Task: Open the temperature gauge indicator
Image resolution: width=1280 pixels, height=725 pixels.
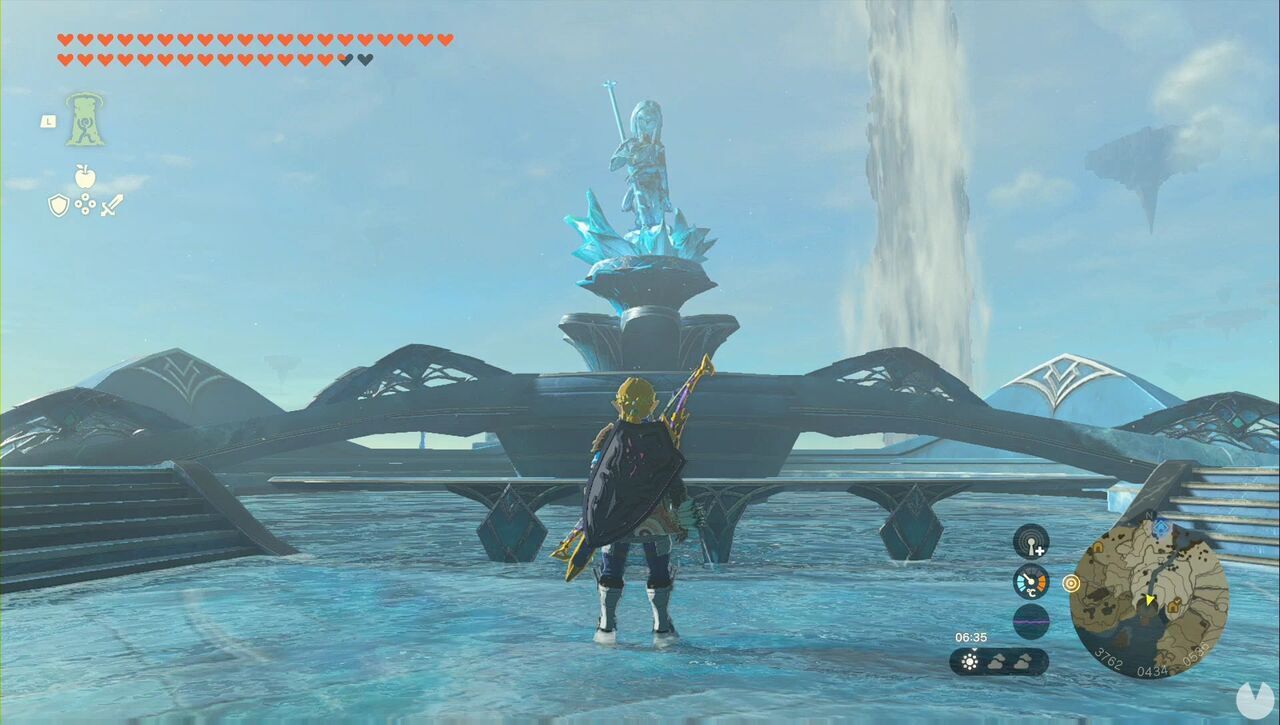Action: [1030, 581]
